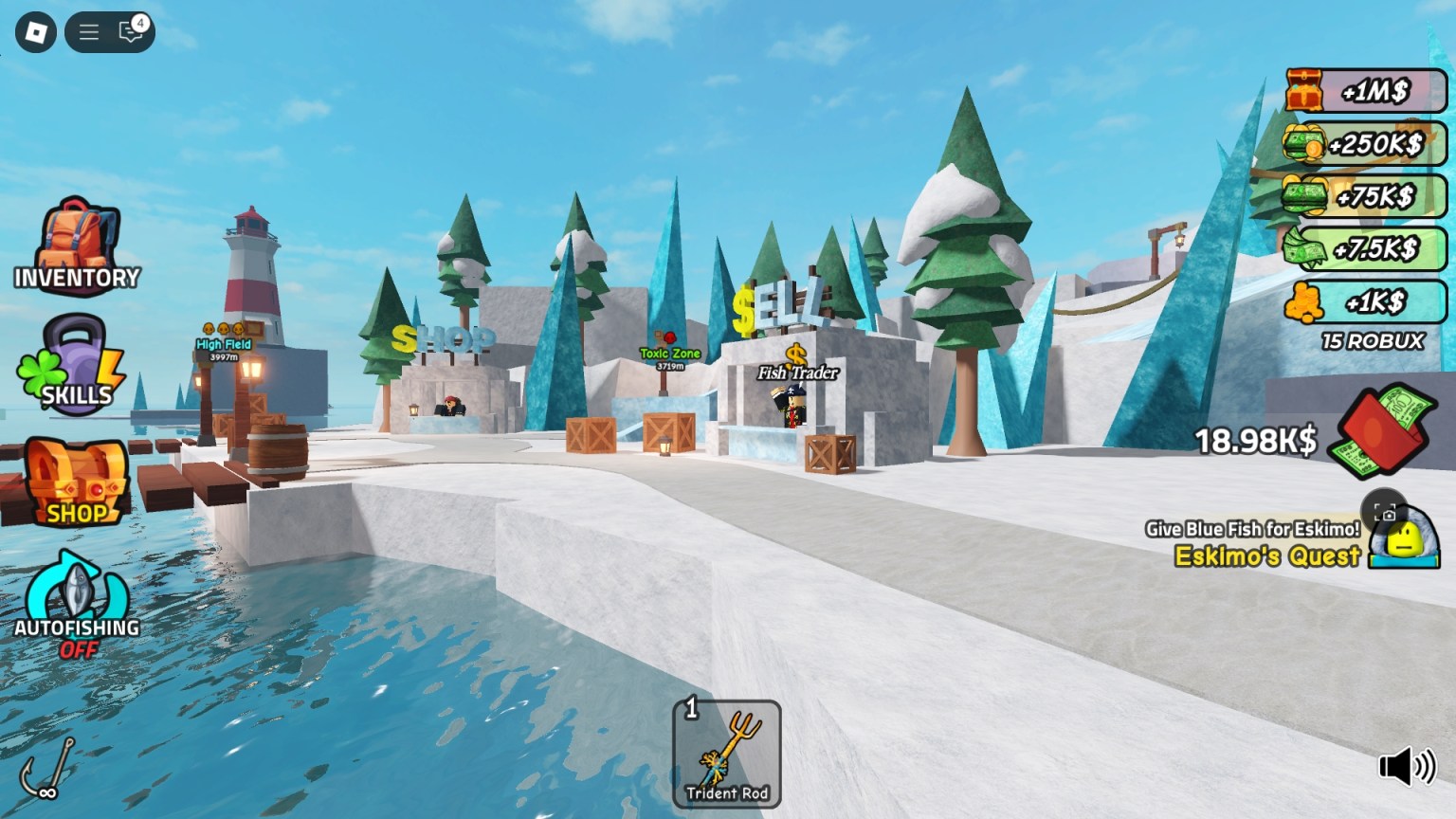The height and width of the screenshot is (819, 1456).
Task: Click the Roblox logo button
Action: (x=34, y=31)
